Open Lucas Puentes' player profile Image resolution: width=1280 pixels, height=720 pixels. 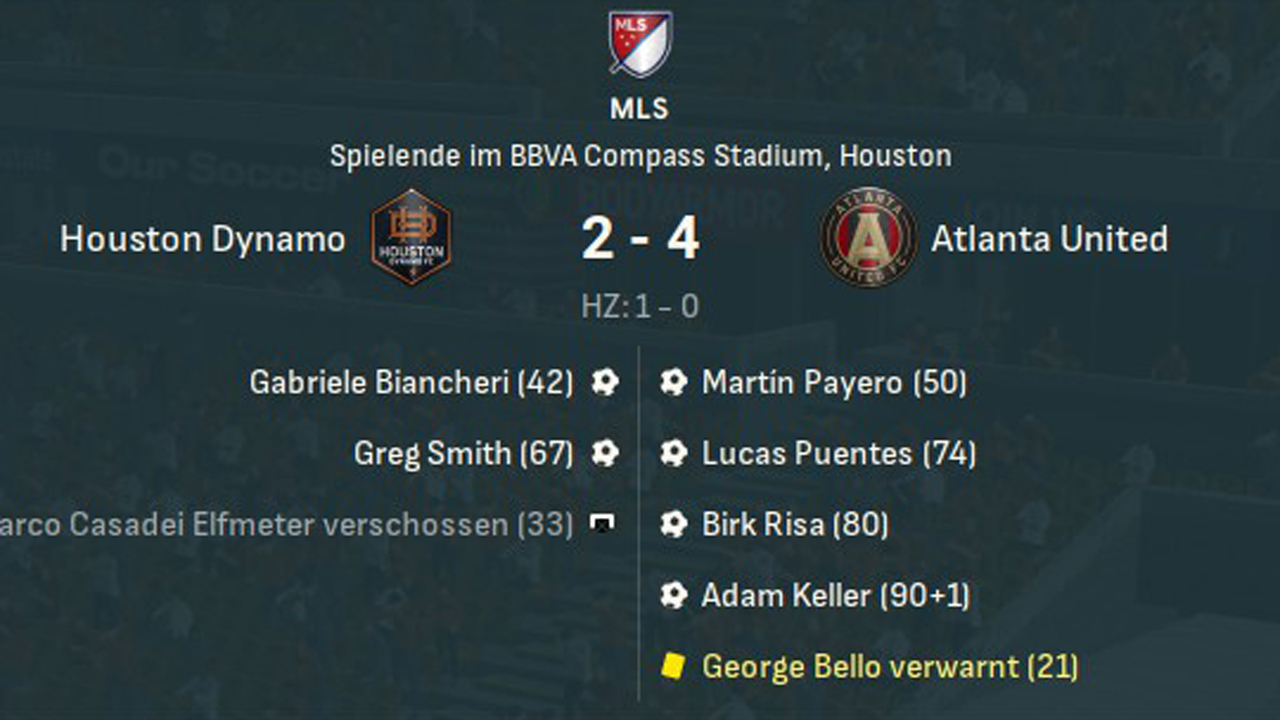(x=838, y=454)
